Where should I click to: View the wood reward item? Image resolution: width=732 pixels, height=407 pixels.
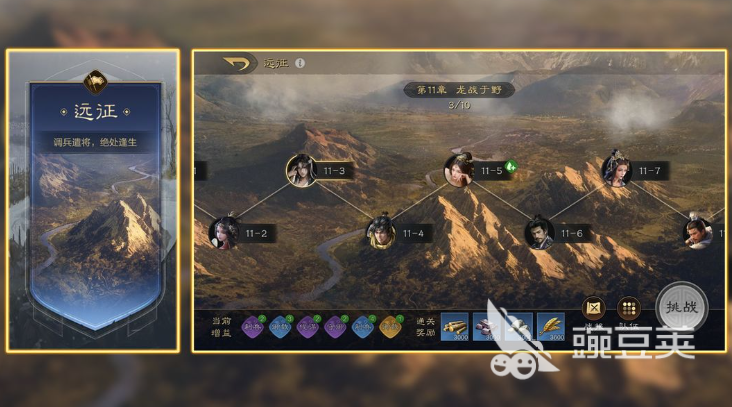point(455,326)
